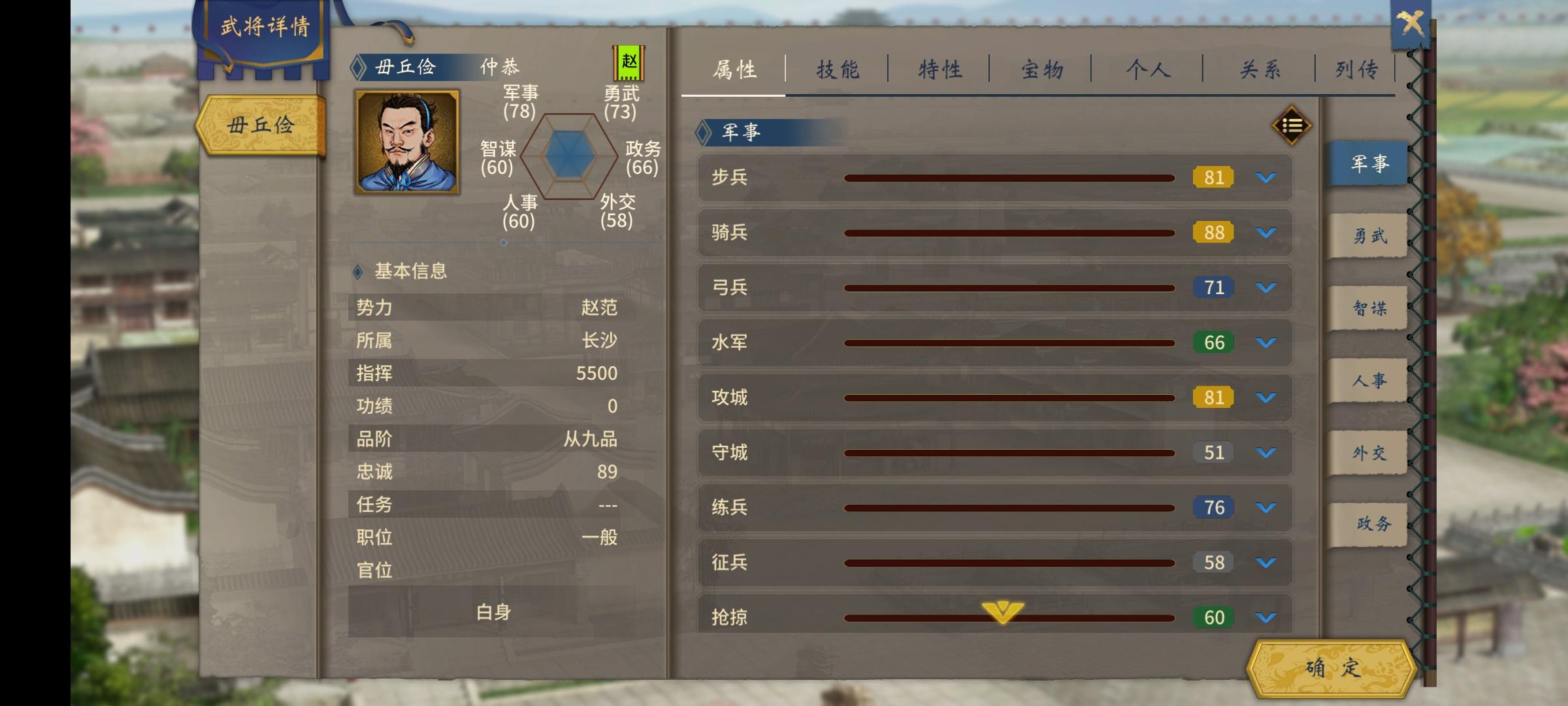Click the 攻城 stat progress bar
Viewport: 1568px width, 706px height.
1009,397
